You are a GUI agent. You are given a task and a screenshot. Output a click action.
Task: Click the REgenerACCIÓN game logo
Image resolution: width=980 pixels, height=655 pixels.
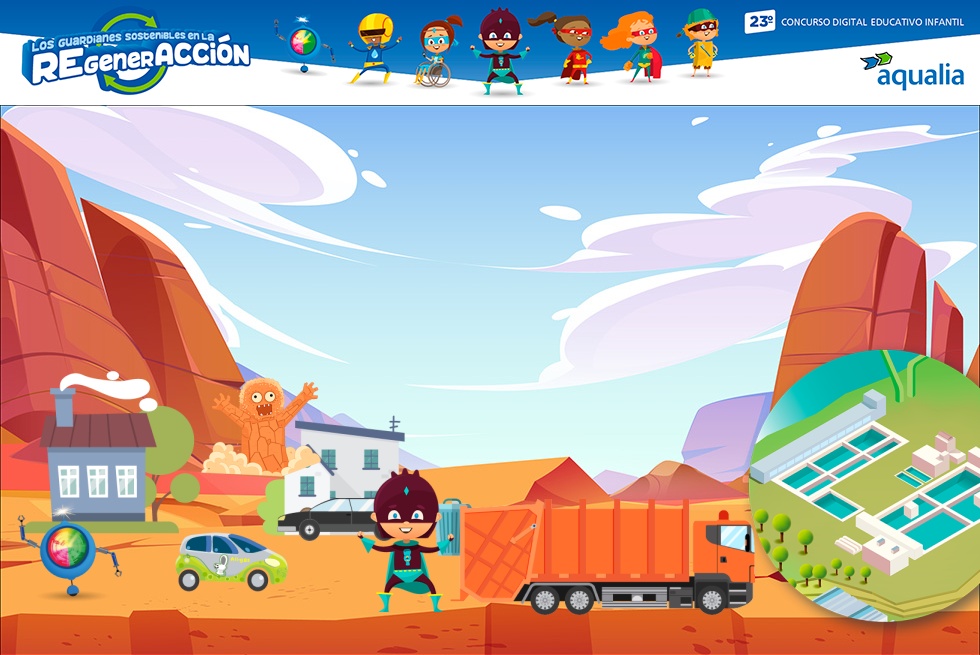pyautogui.click(x=138, y=56)
